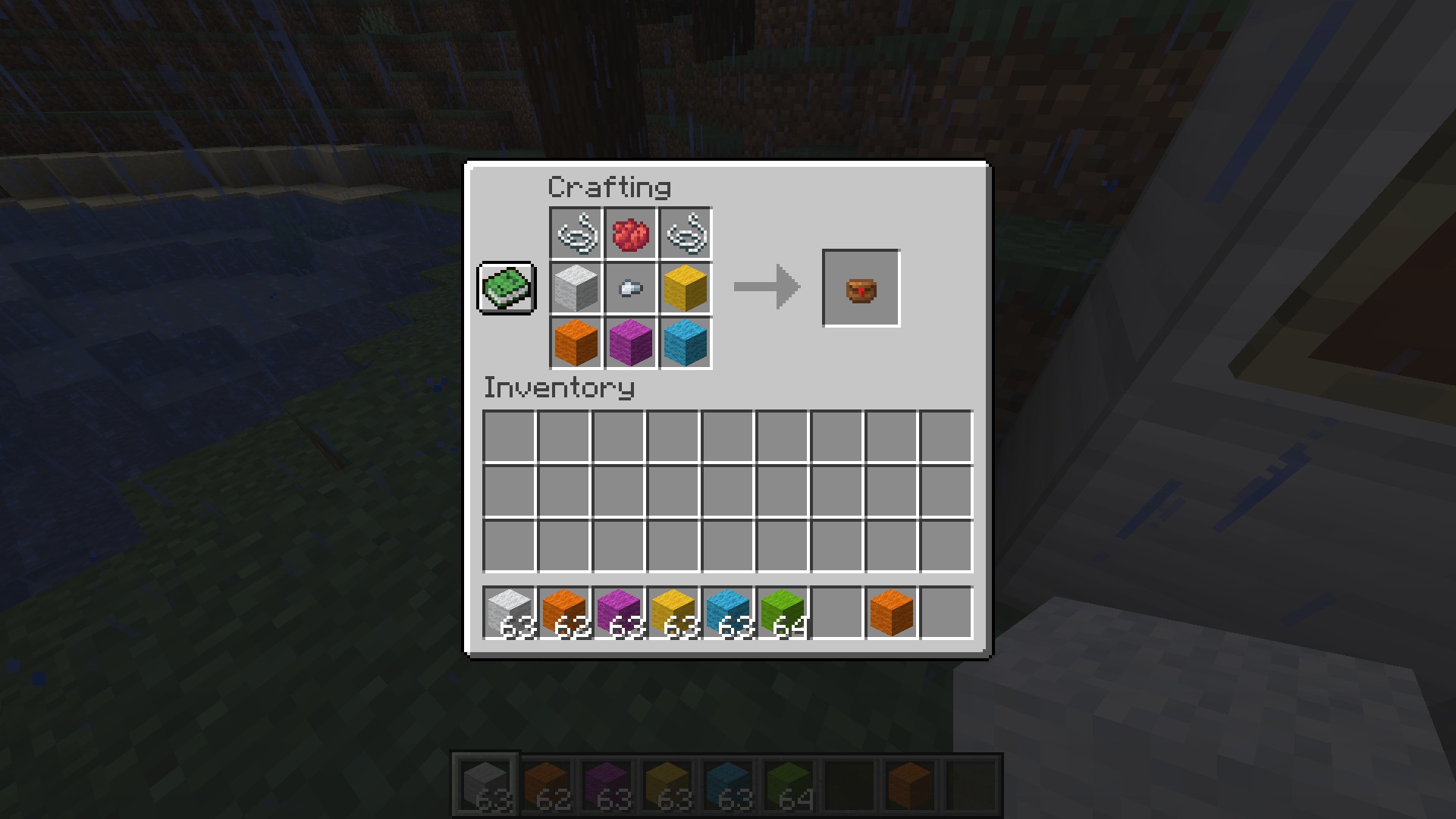Screen dimensions: 1456x819
Task: Pick up the green wool stack of 64
Action: pos(783,613)
